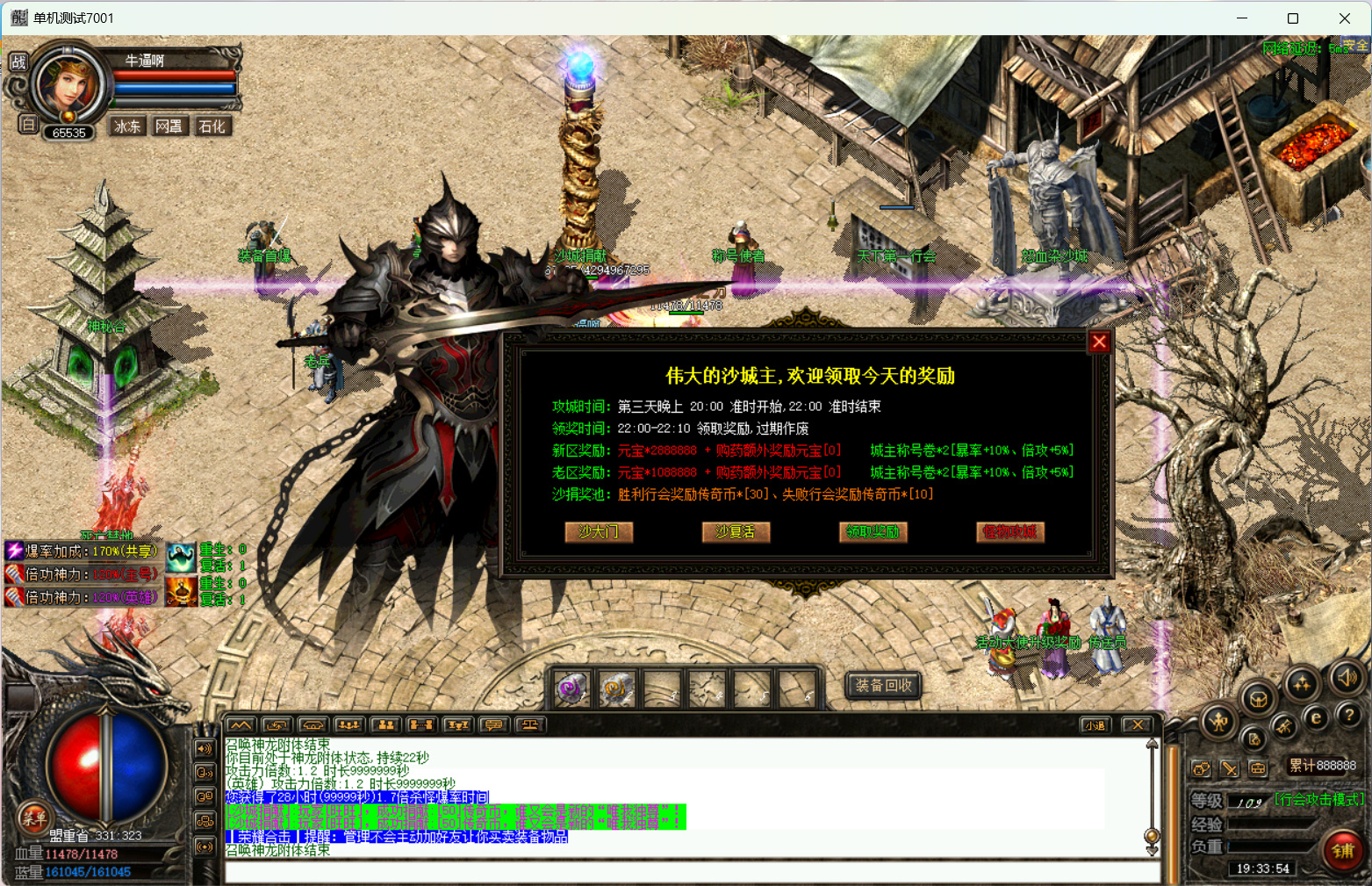
Task: Select the 沙复活 button
Action: tap(736, 531)
